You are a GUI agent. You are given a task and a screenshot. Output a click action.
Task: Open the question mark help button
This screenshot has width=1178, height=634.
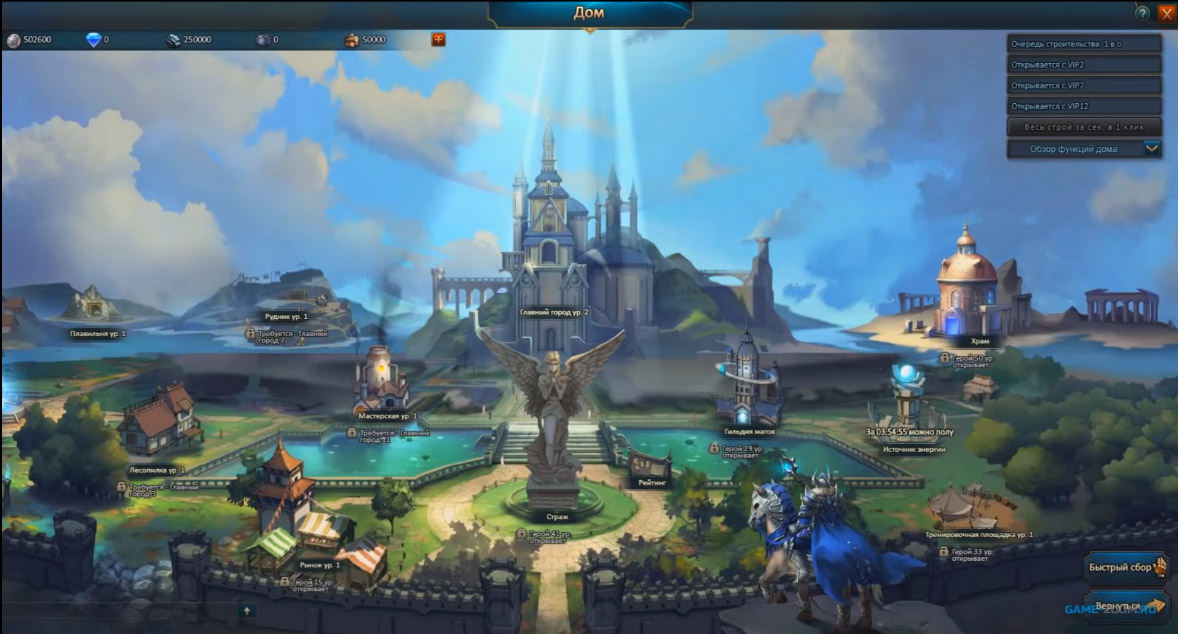tap(1142, 13)
